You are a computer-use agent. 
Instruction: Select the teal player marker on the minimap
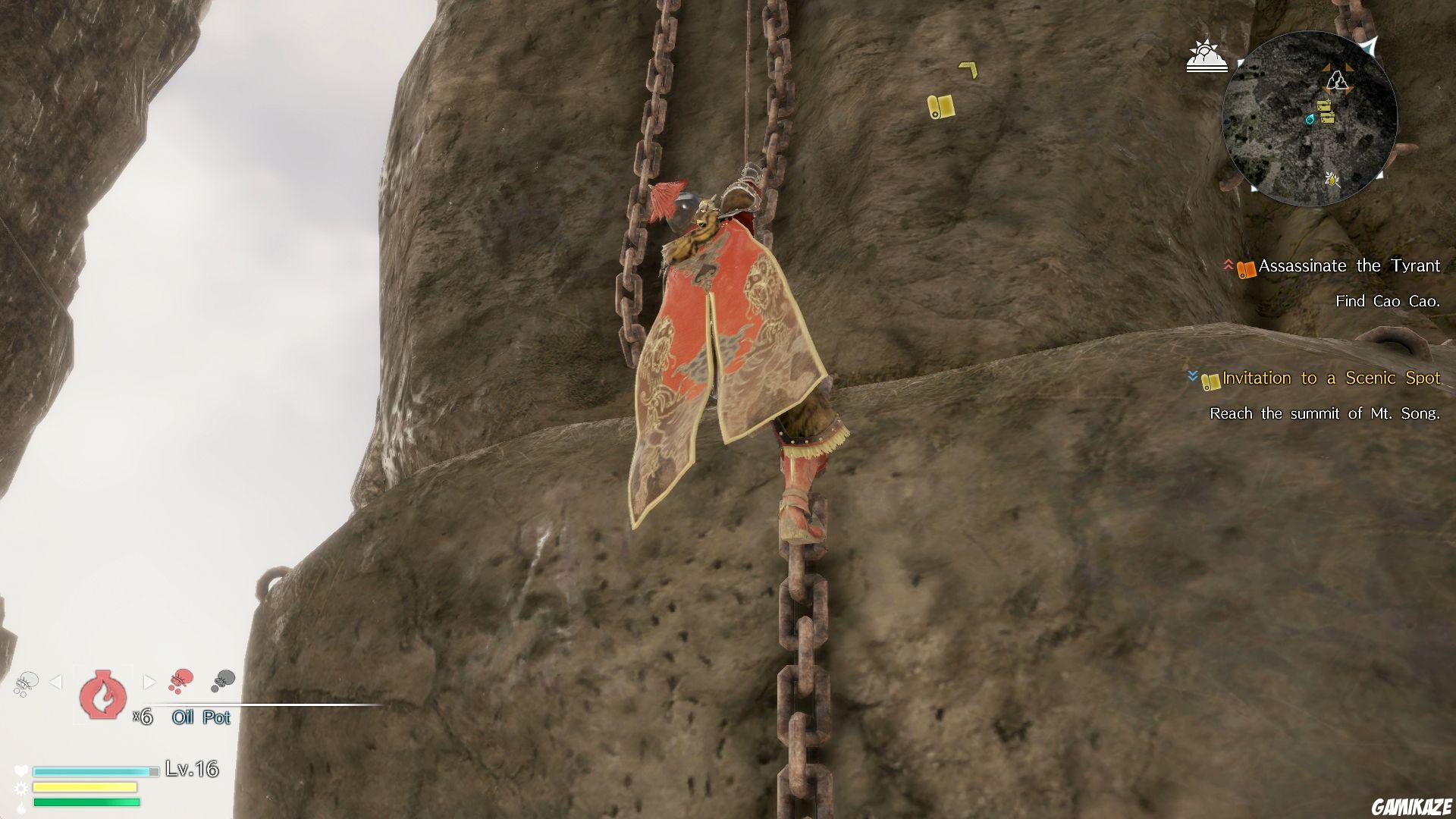coord(1311,118)
